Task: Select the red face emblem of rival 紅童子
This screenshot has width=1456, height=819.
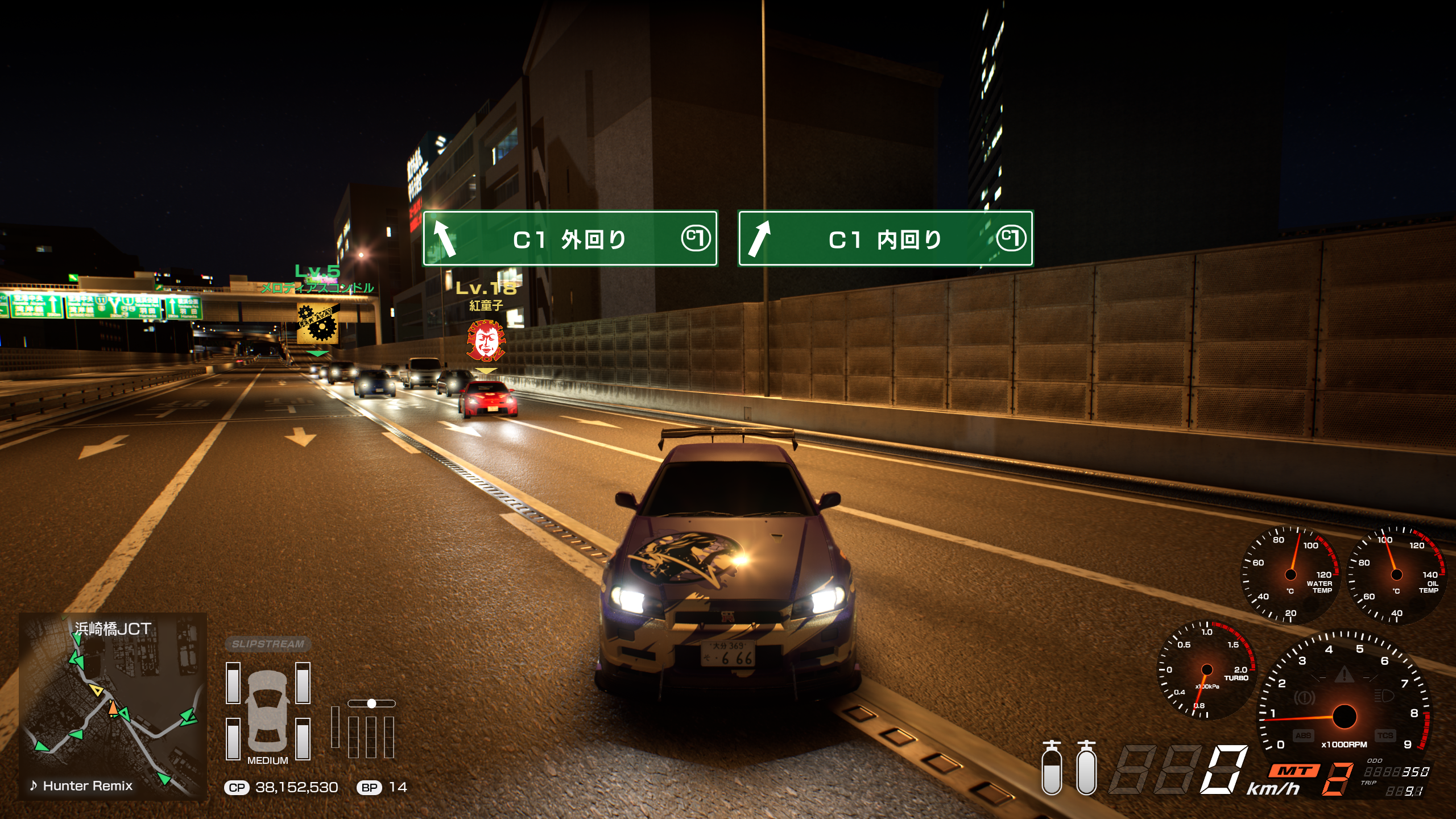Action: (485, 341)
